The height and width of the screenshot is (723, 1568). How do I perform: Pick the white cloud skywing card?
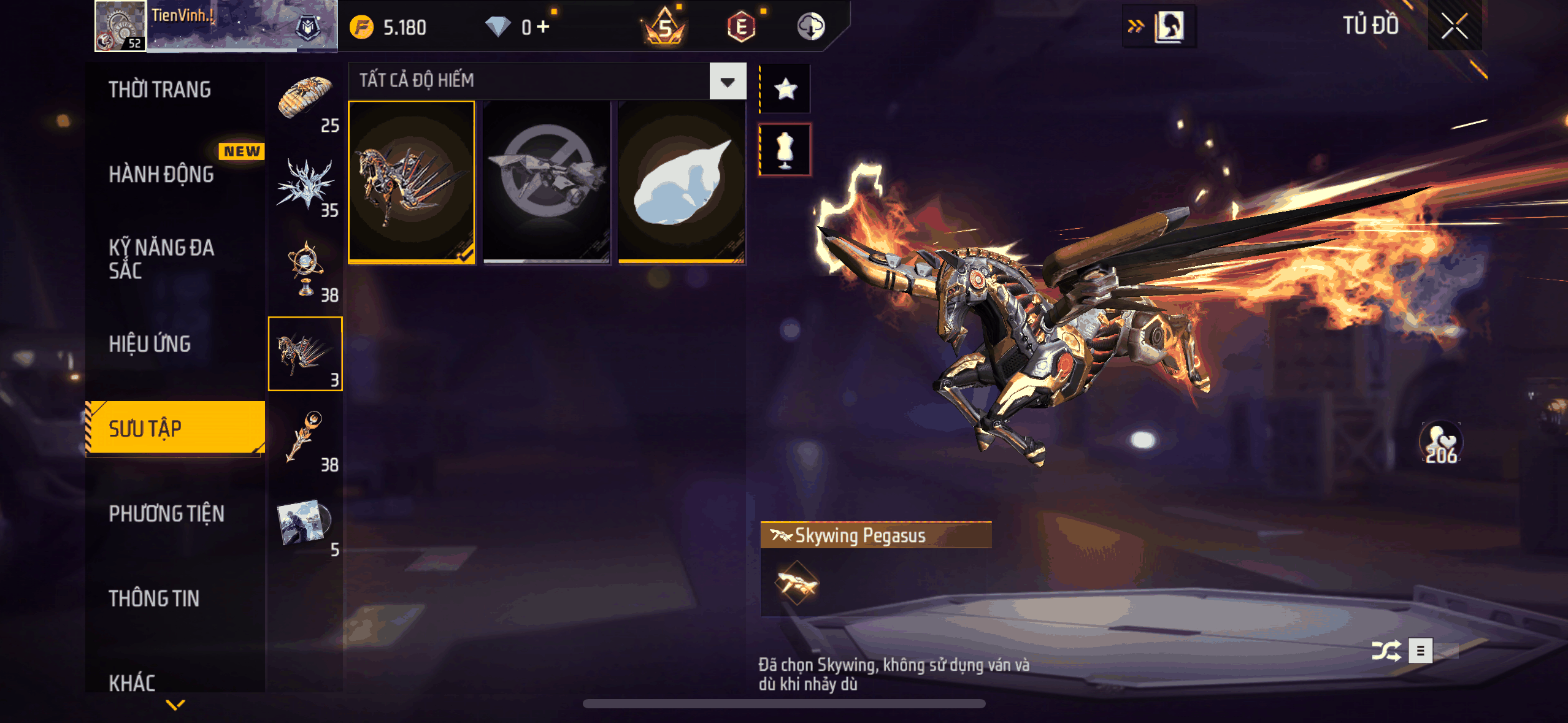click(x=681, y=182)
